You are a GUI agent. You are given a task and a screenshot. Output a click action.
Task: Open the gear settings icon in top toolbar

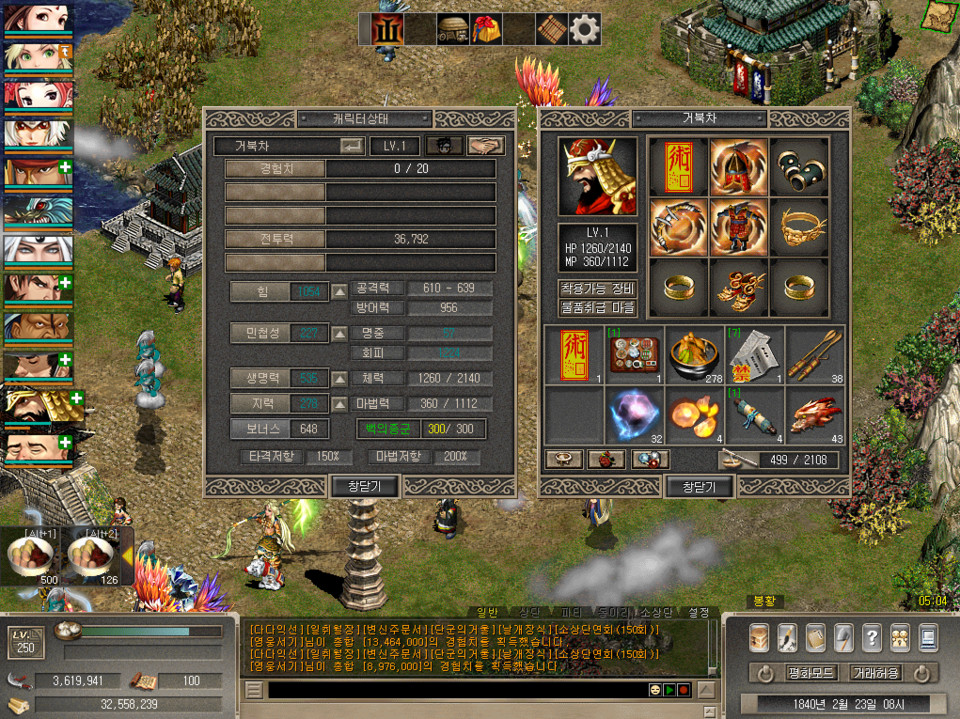click(x=585, y=29)
